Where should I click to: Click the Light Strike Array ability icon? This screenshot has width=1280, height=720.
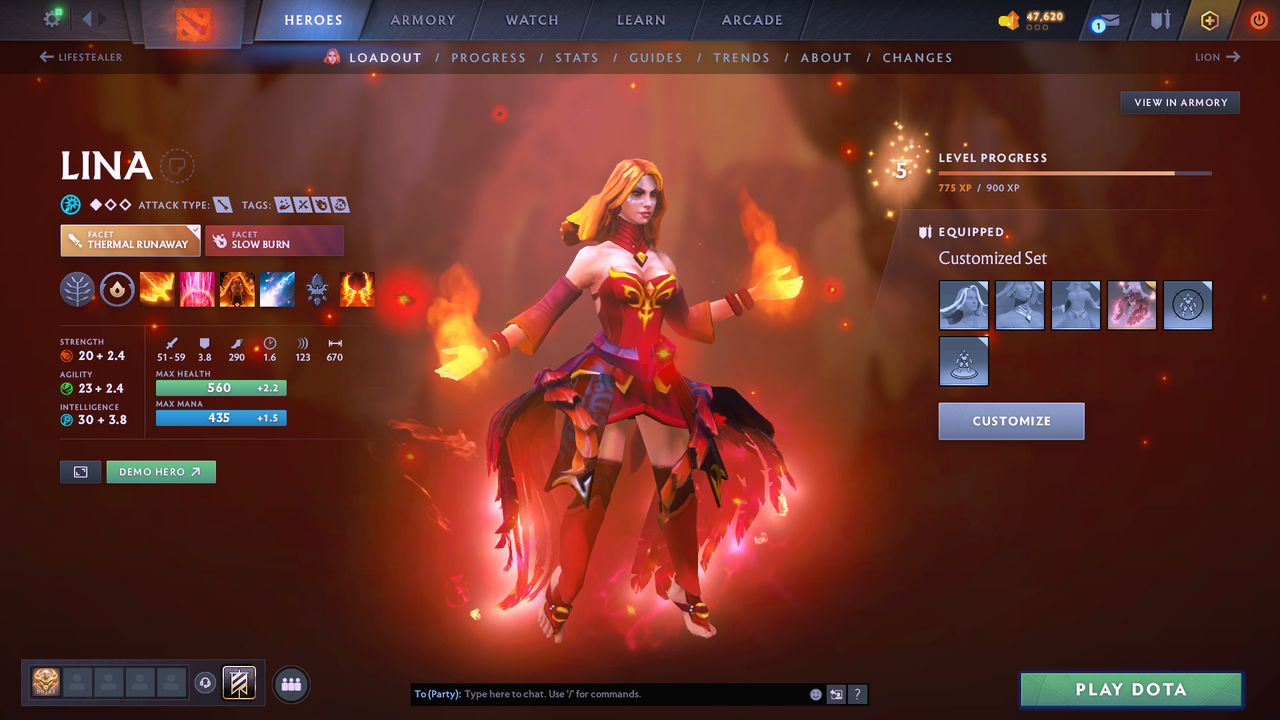pos(197,289)
